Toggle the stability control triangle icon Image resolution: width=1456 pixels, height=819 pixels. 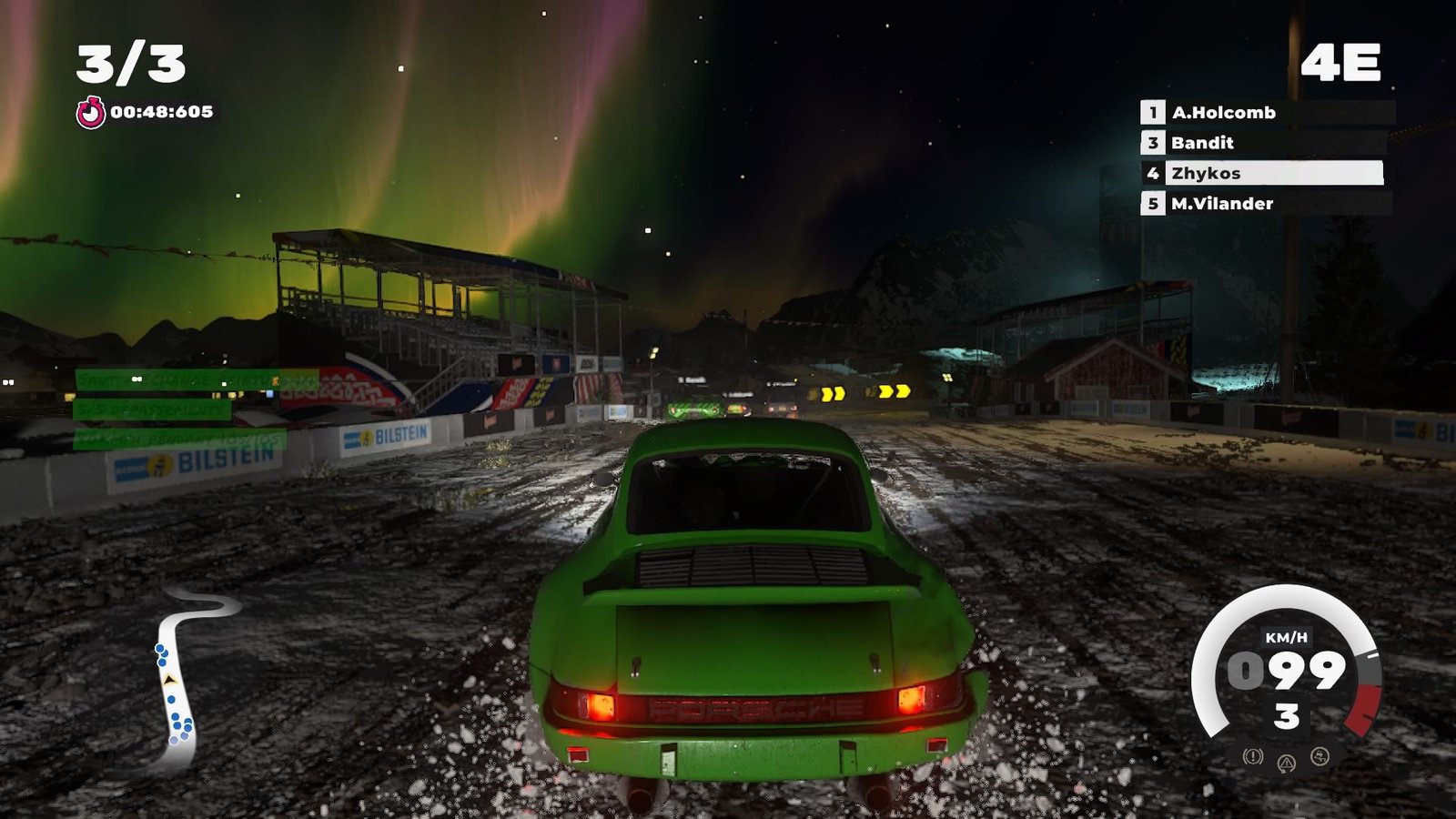[1287, 763]
